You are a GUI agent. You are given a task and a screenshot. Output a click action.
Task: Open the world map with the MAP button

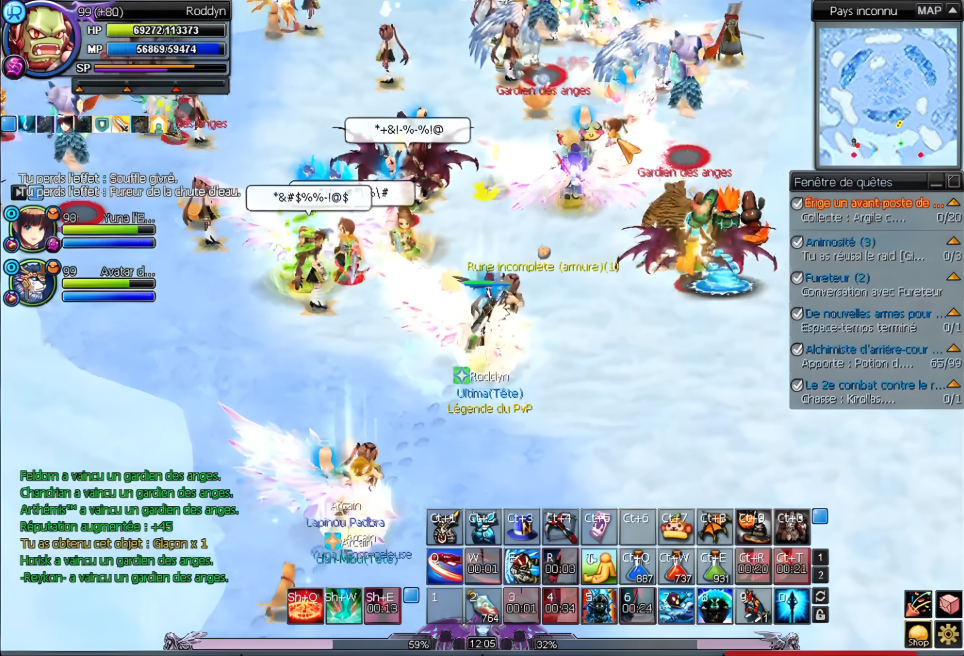point(929,10)
